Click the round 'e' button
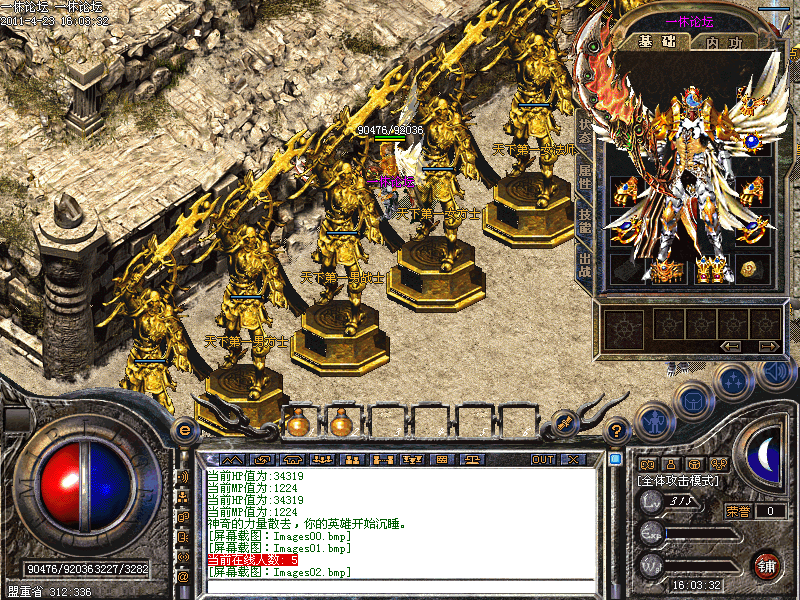The width and height of the screenshot is (800, 600). (185, 430)
